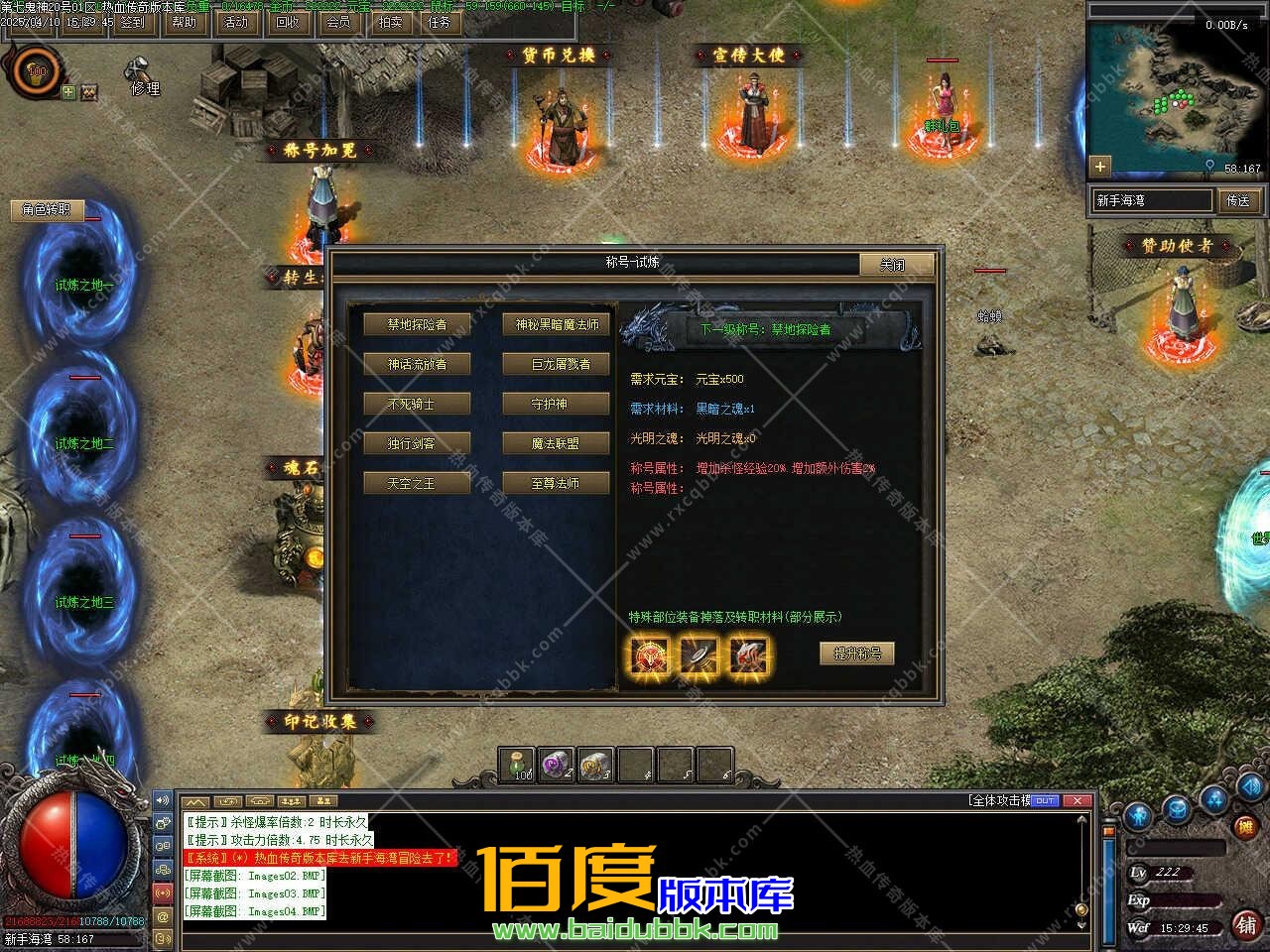1270x952 pixels.
Task: Pick the 巨龙屠戮者 title
Action: pos(556,364)
